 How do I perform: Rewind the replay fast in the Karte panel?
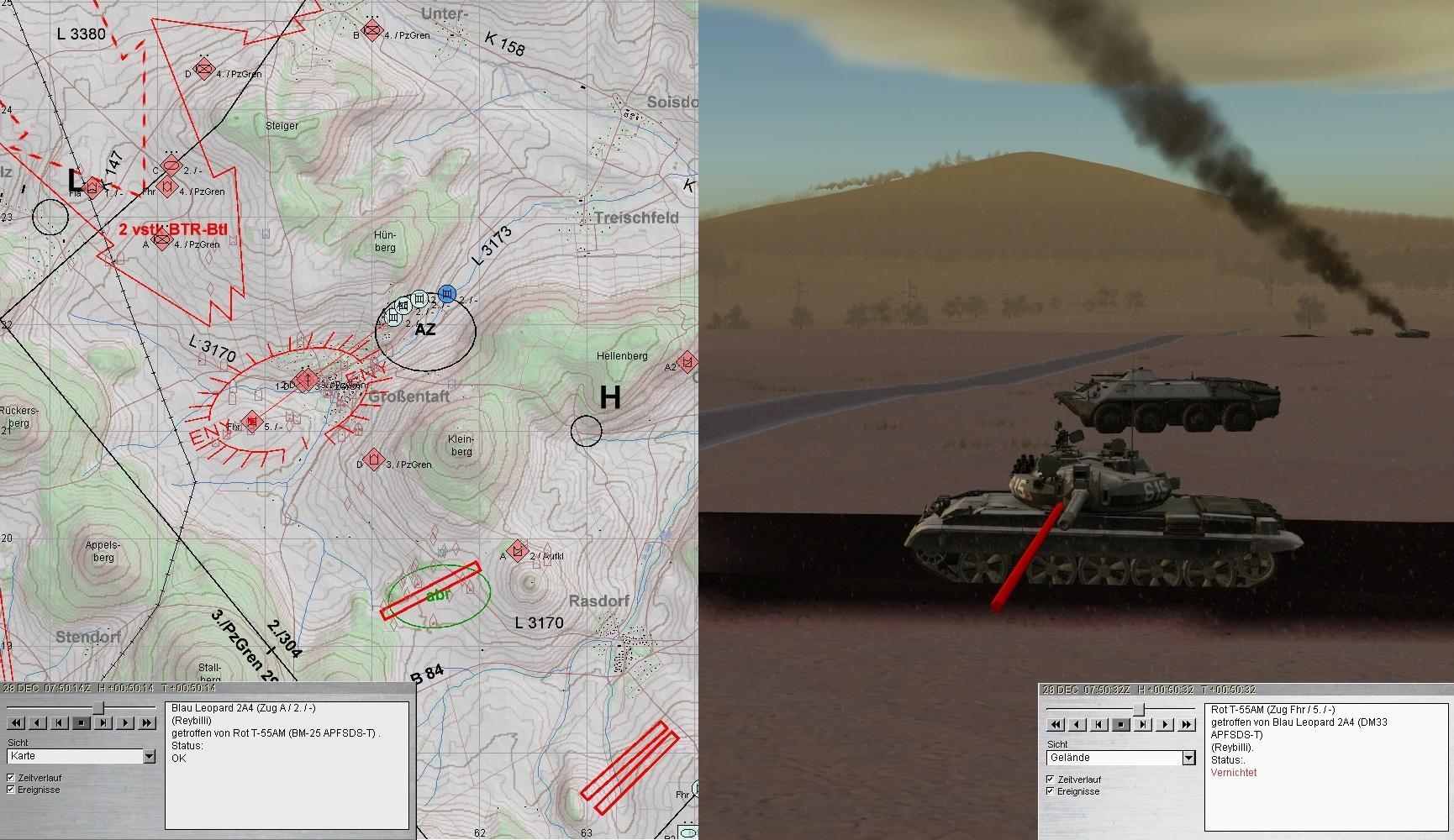pyautogui.click(x=16, y=722)
